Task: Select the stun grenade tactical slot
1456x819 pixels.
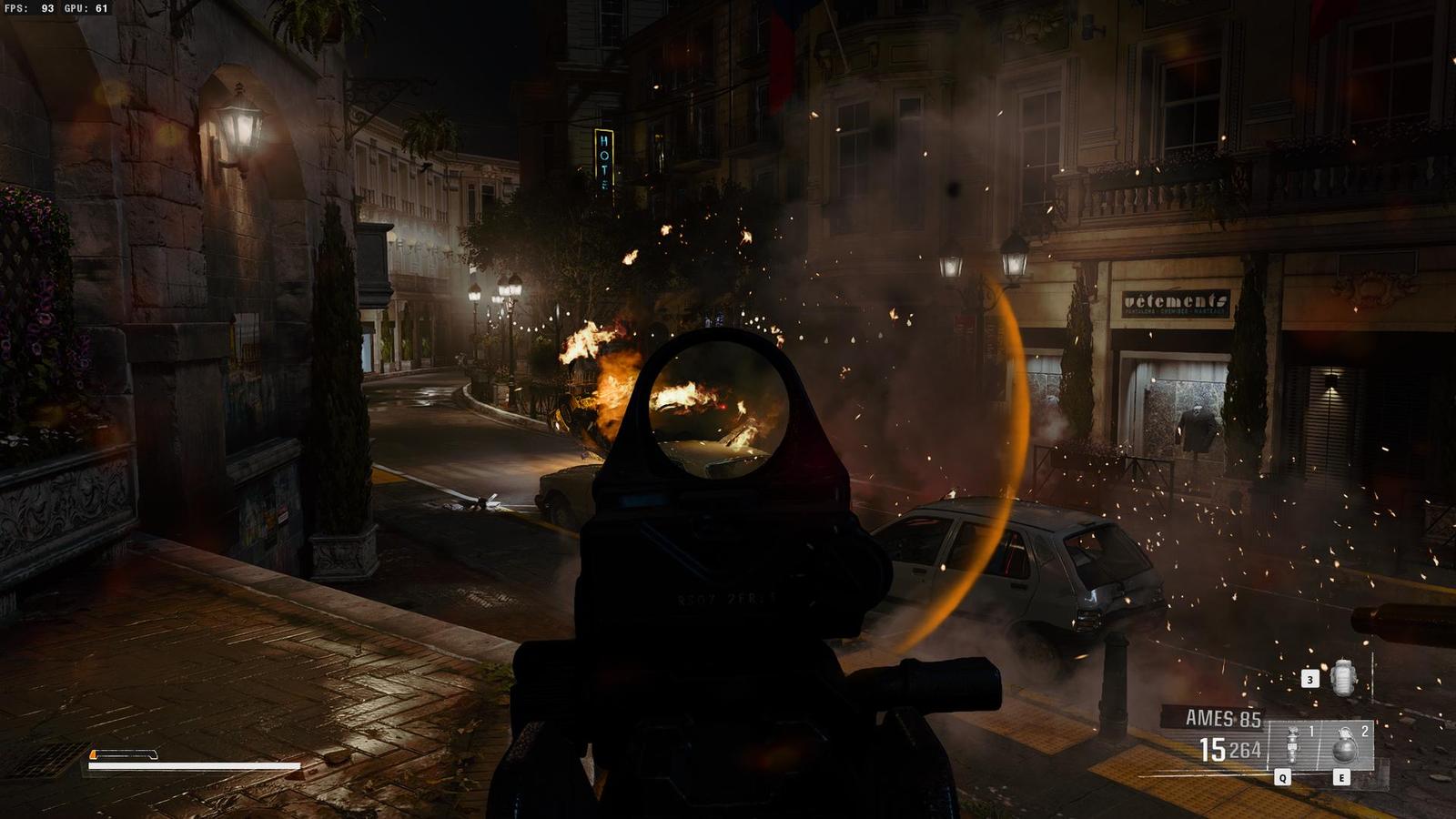Action: pyautogui.click(x=1293, y=746)
